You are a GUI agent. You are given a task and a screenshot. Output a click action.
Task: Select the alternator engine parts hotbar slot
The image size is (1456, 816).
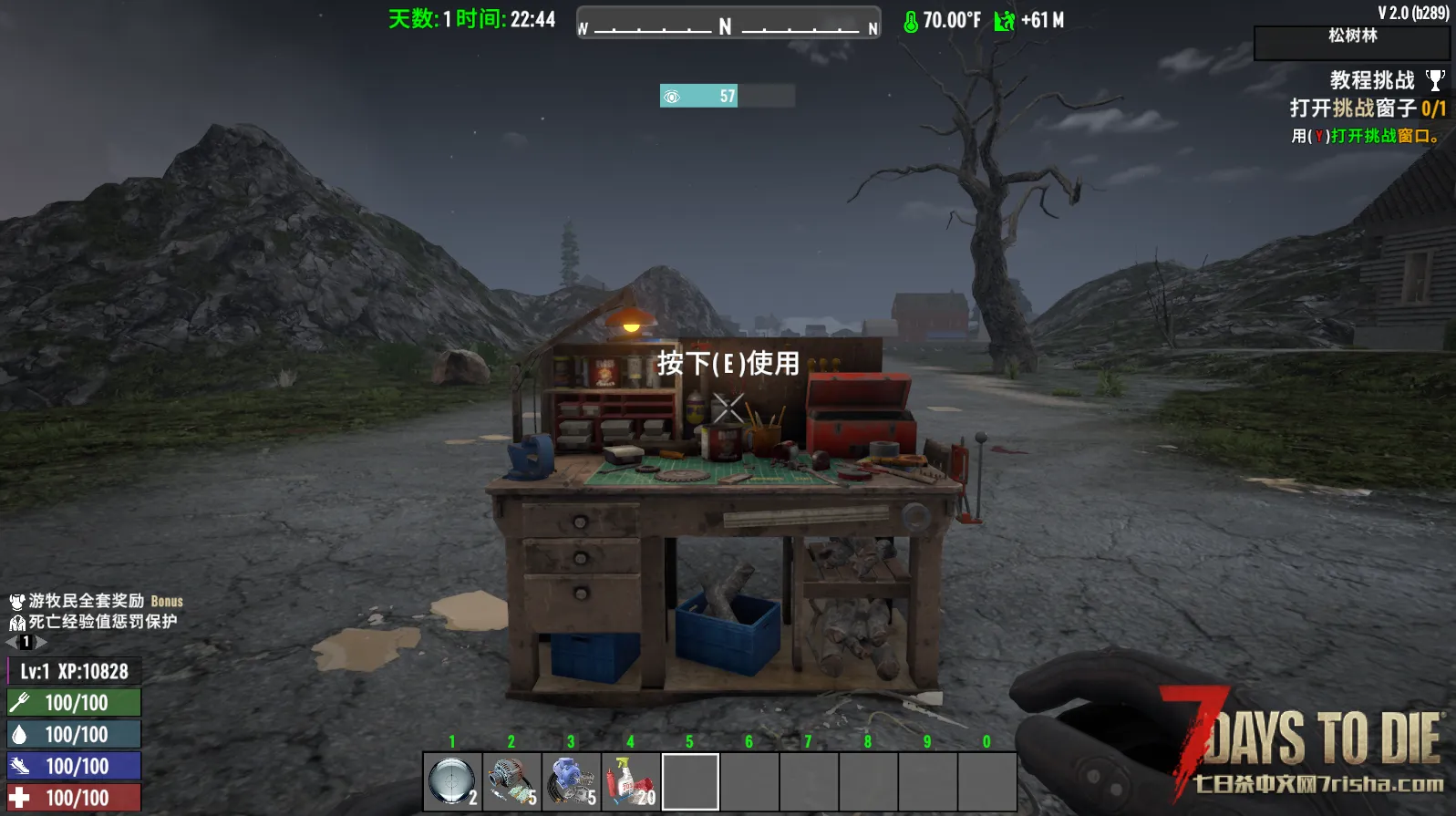click(x=511, y=781)
